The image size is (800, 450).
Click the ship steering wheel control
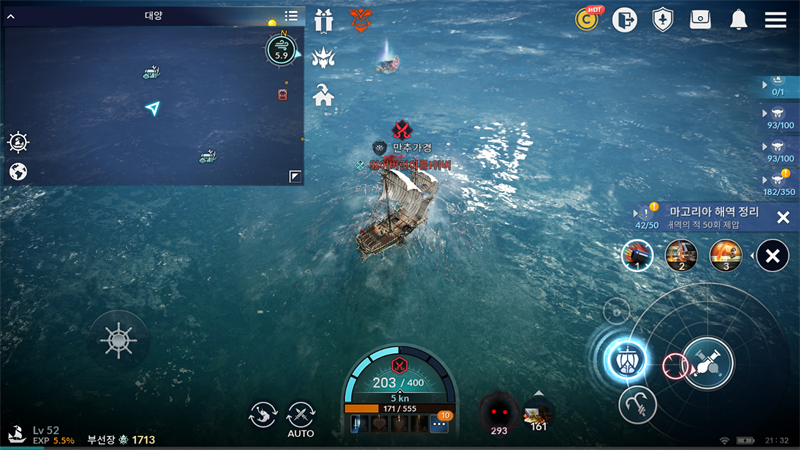tap(118, 341)
